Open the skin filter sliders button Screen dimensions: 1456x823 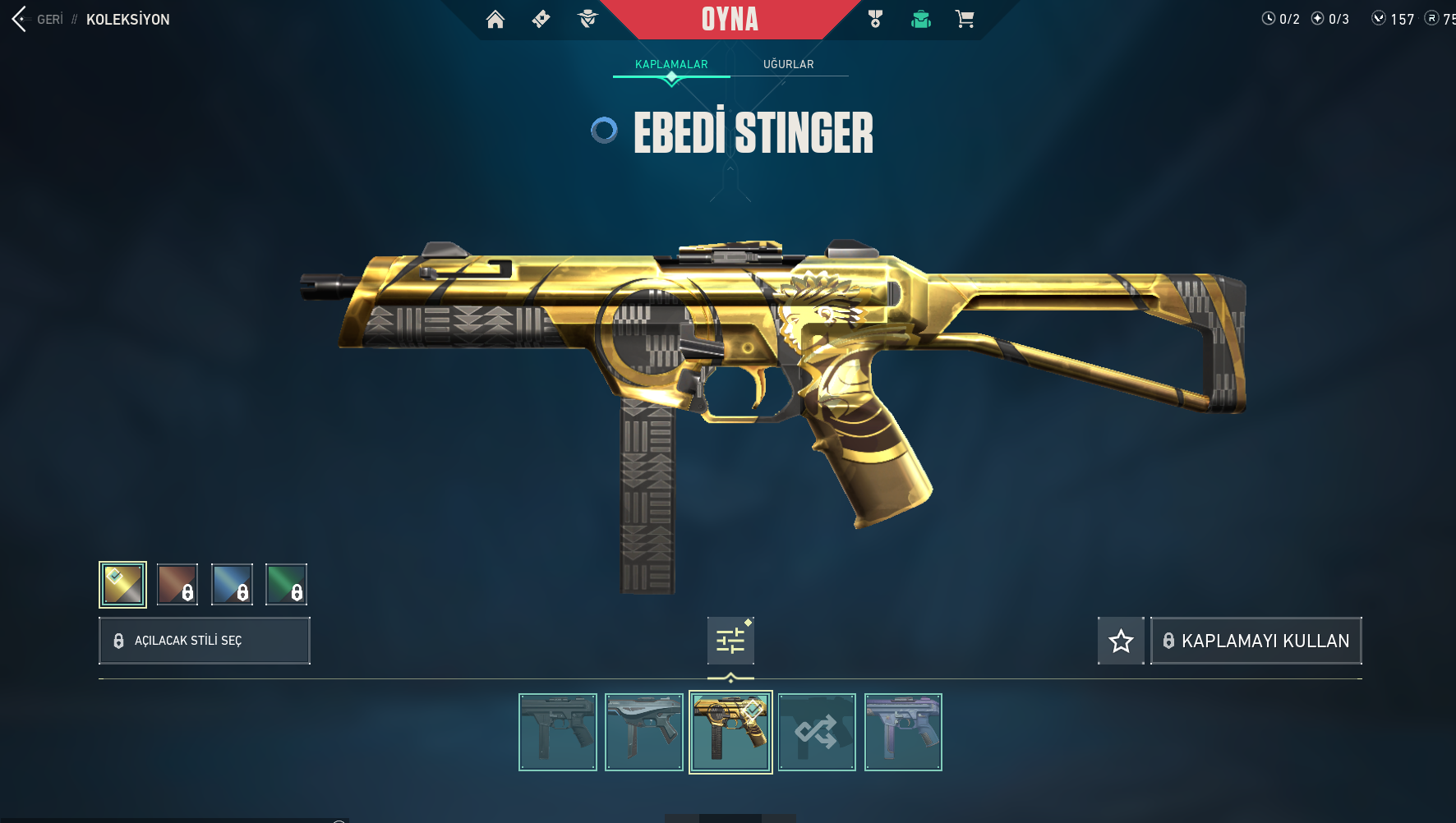pos(730,641)
